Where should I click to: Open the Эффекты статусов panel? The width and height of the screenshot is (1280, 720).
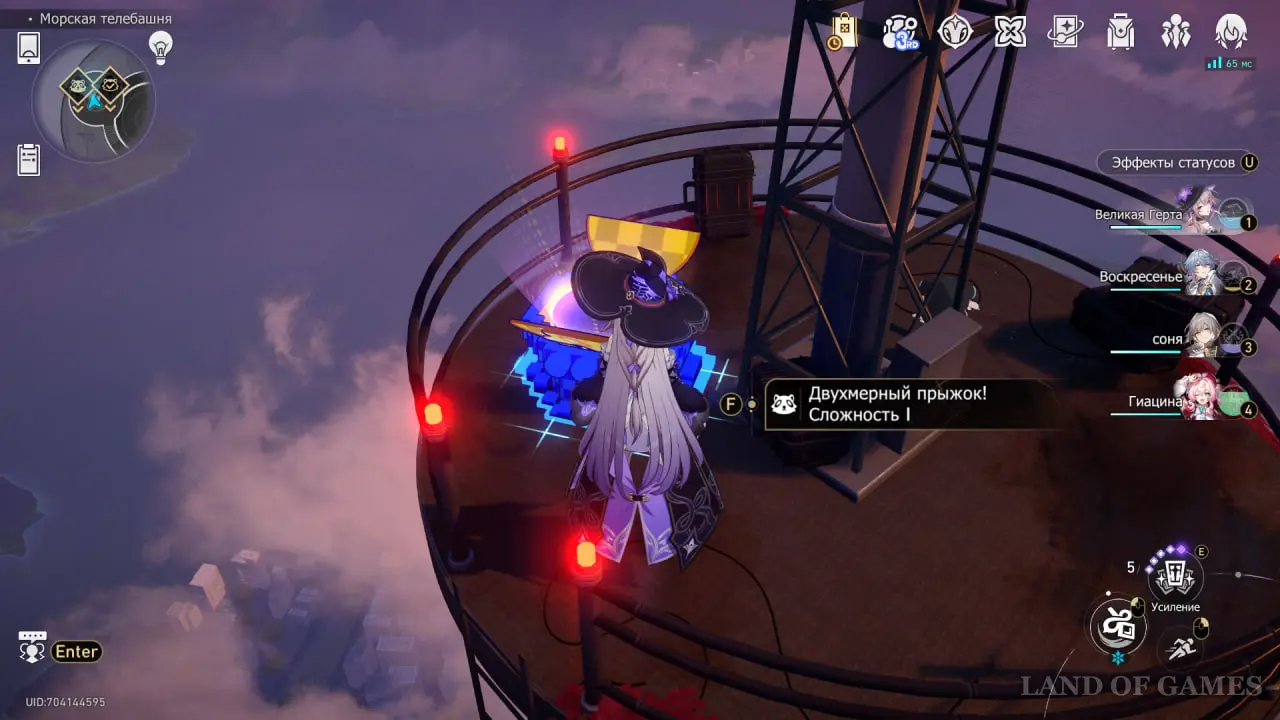pos(1177,163)
